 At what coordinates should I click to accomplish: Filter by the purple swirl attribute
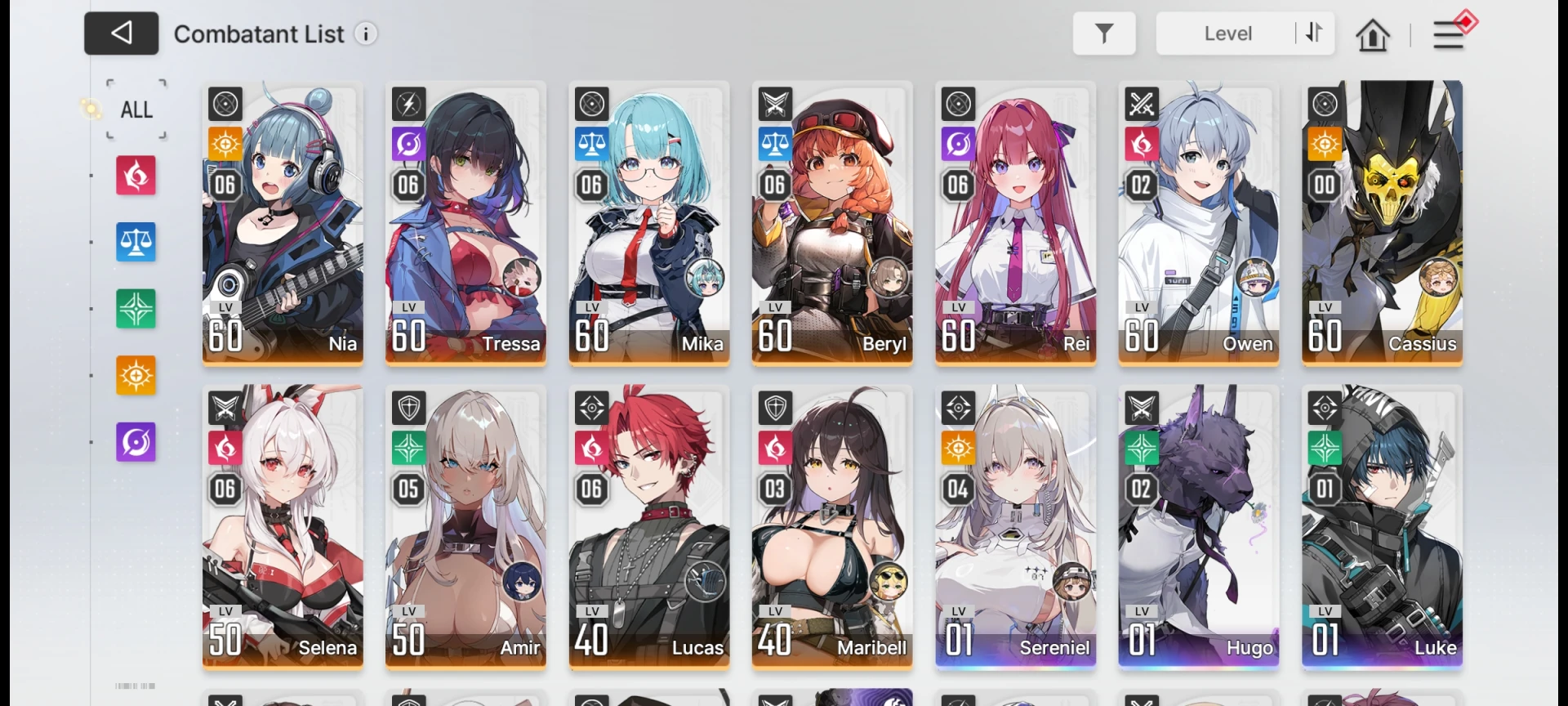pyautogui.click(x=136, y=442)
